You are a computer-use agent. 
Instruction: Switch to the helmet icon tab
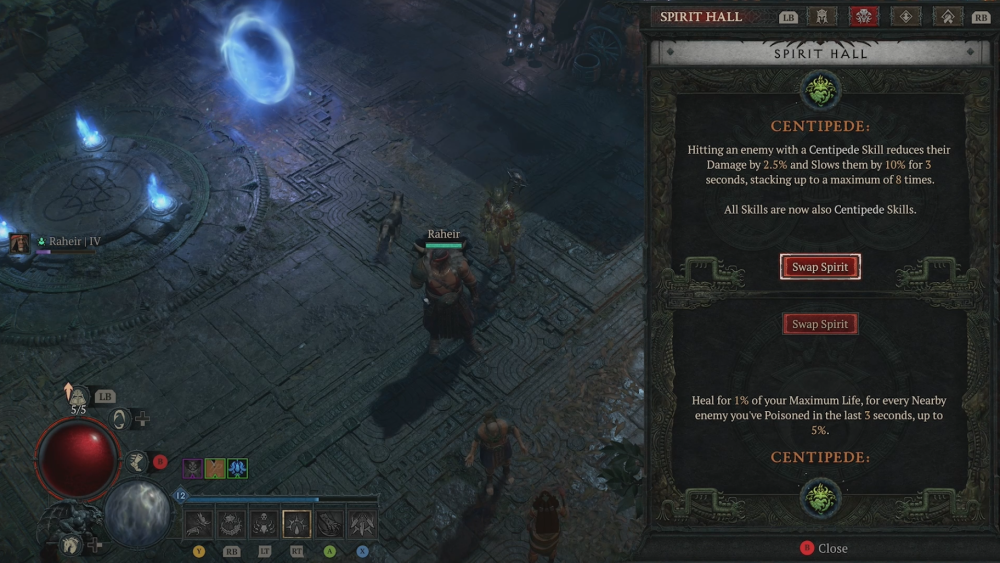(x=823, y=17)
